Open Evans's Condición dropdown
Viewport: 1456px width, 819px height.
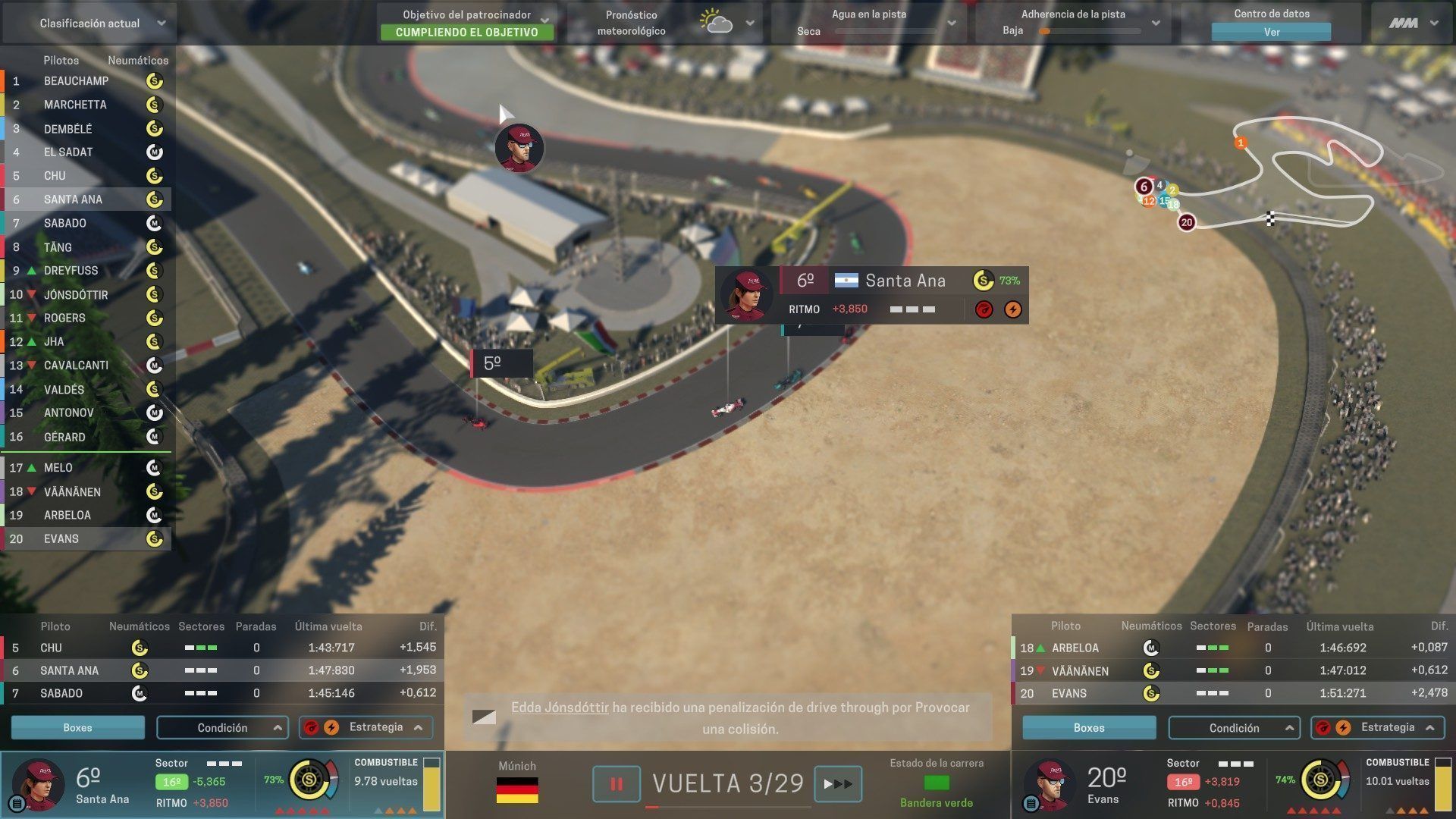[1234, 727]
